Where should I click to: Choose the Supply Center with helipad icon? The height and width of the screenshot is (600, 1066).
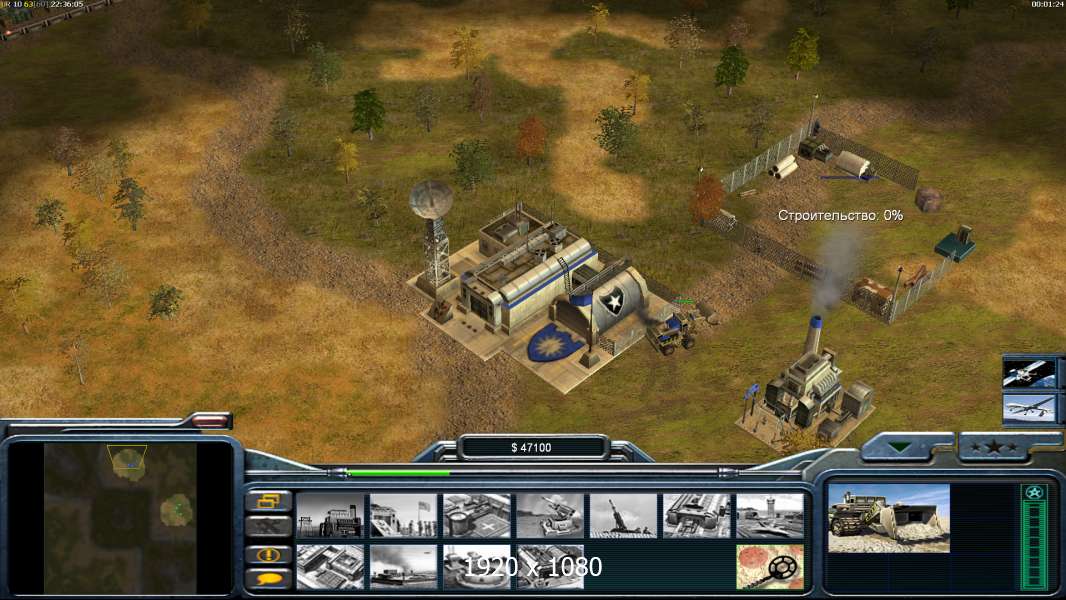[x=477, y=515]
